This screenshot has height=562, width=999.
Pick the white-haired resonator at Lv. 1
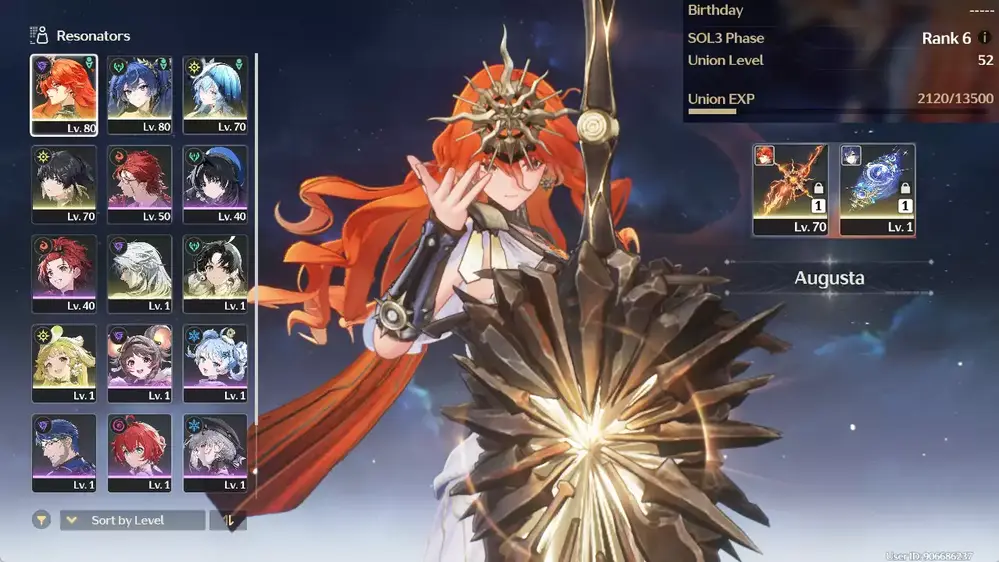point(140,273)
